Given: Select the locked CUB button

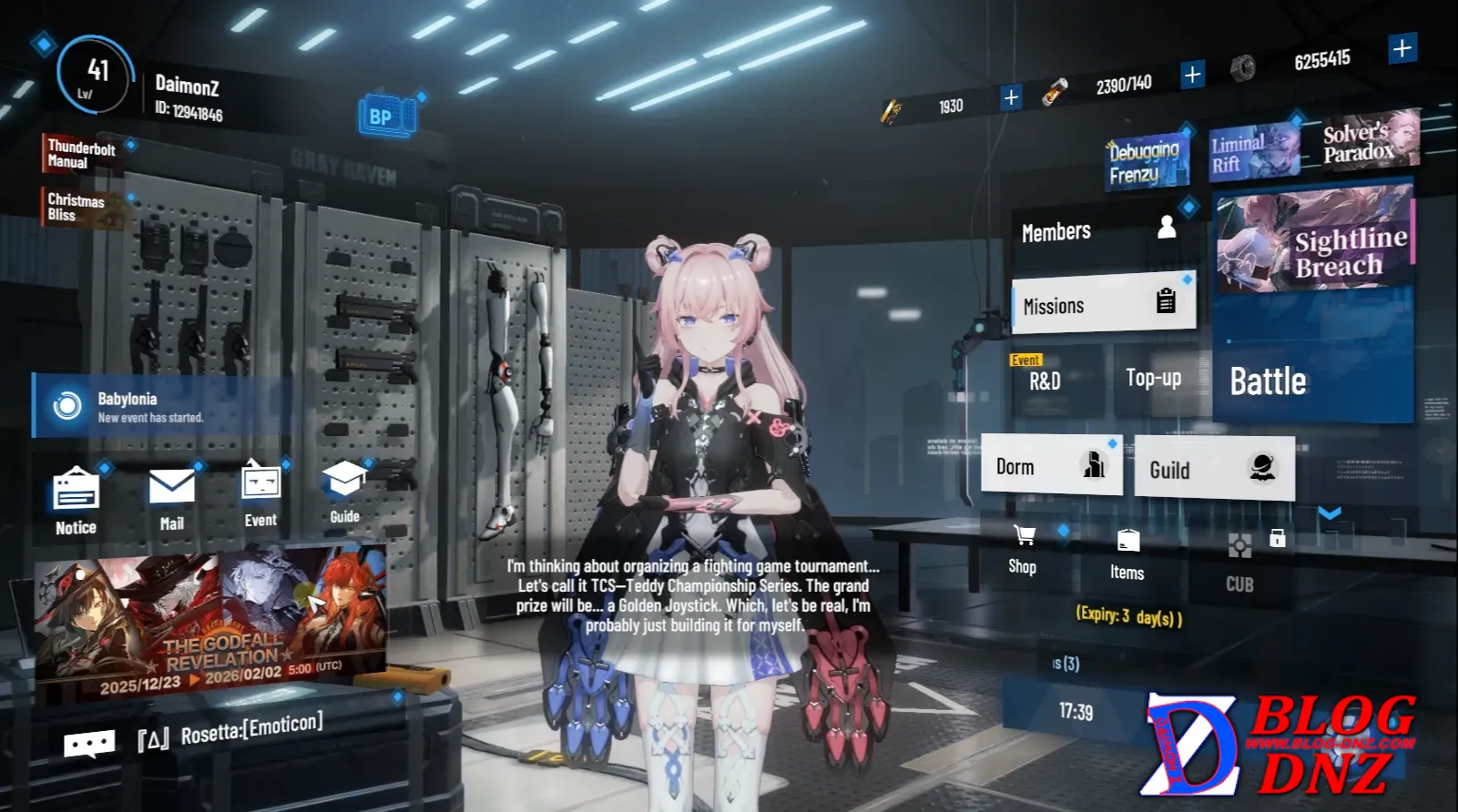Looking at the screenshot, I should pos(1241,563).
